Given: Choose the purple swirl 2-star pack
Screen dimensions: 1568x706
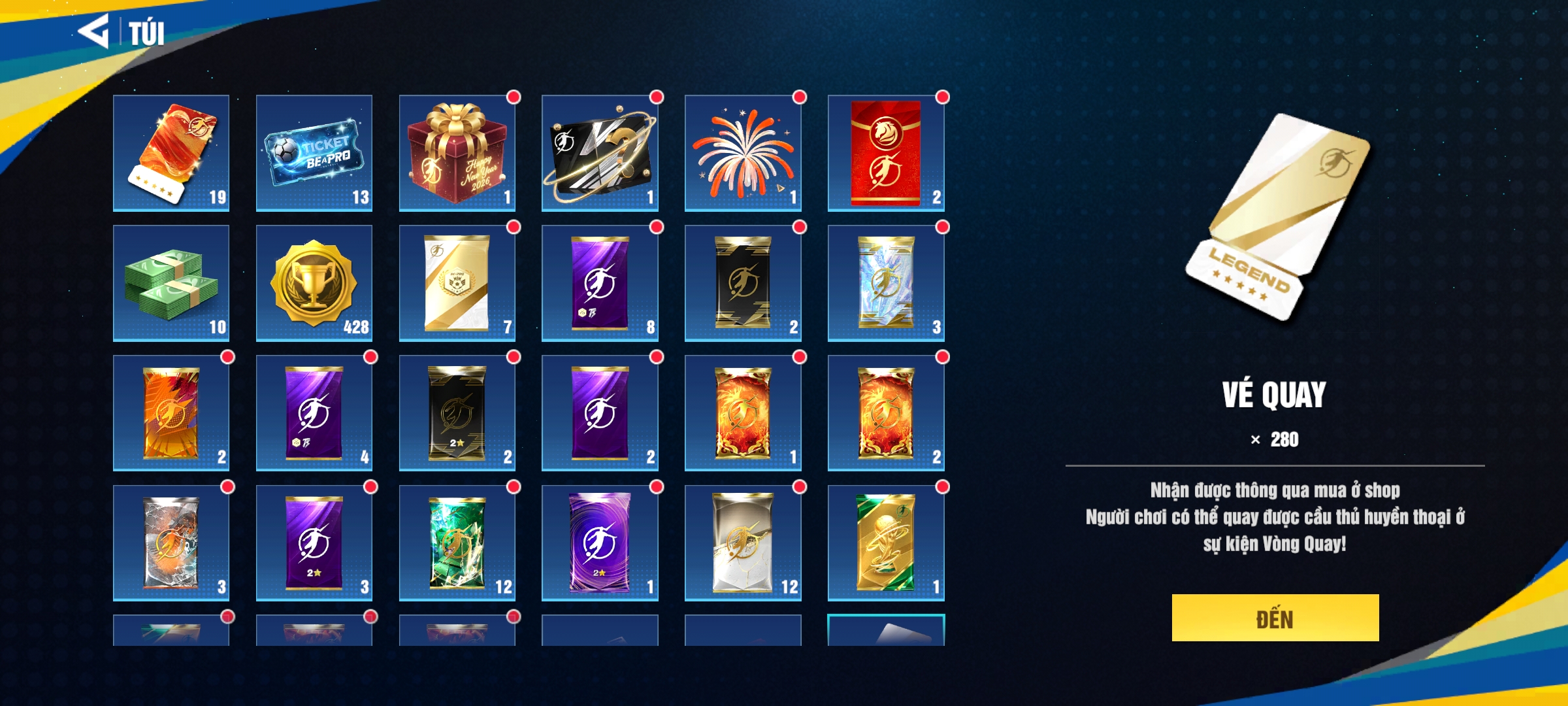Looking at the screenshot, I should pos(600,543).
